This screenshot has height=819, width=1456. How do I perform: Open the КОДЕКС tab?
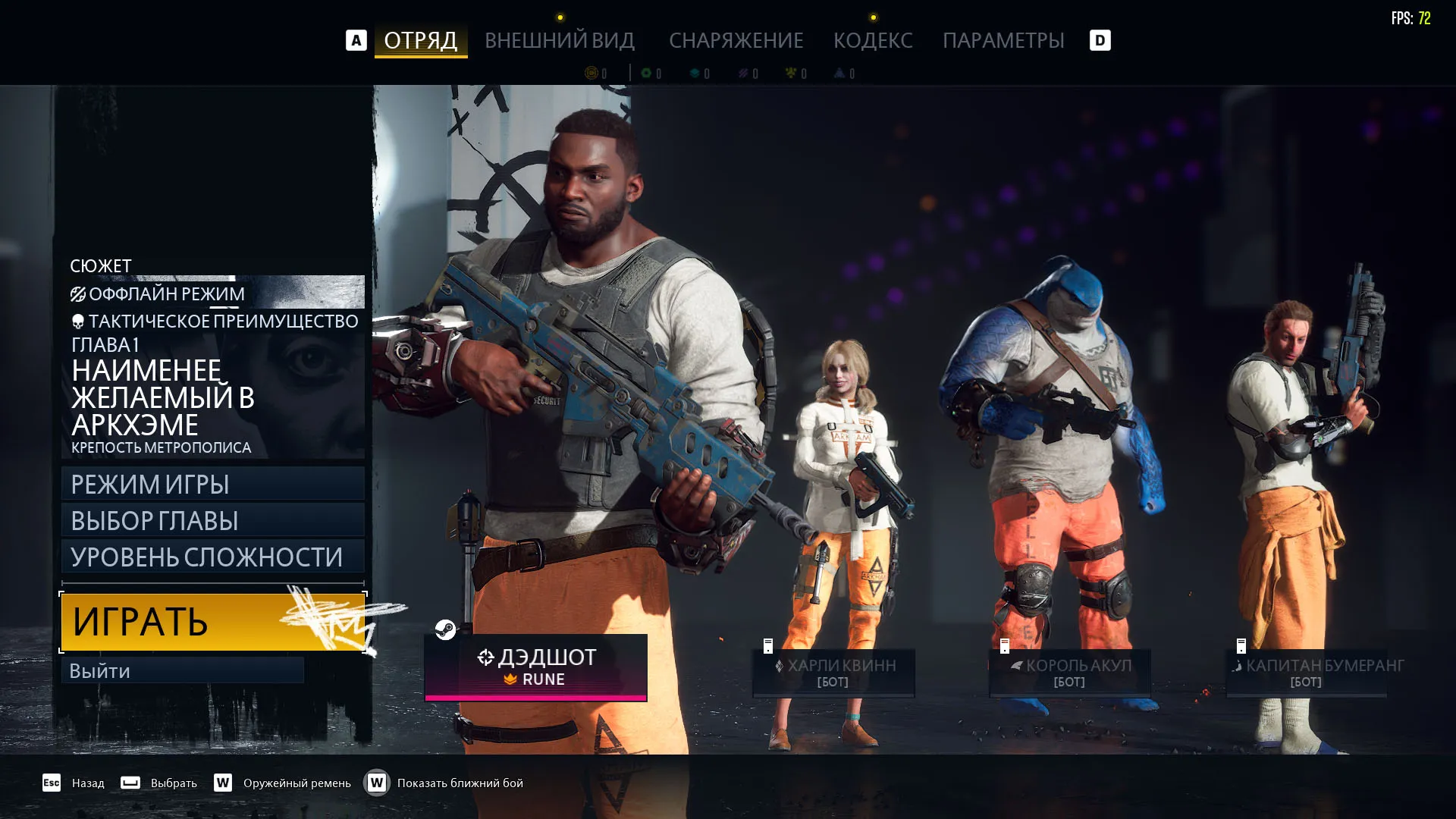click(873, 40)
